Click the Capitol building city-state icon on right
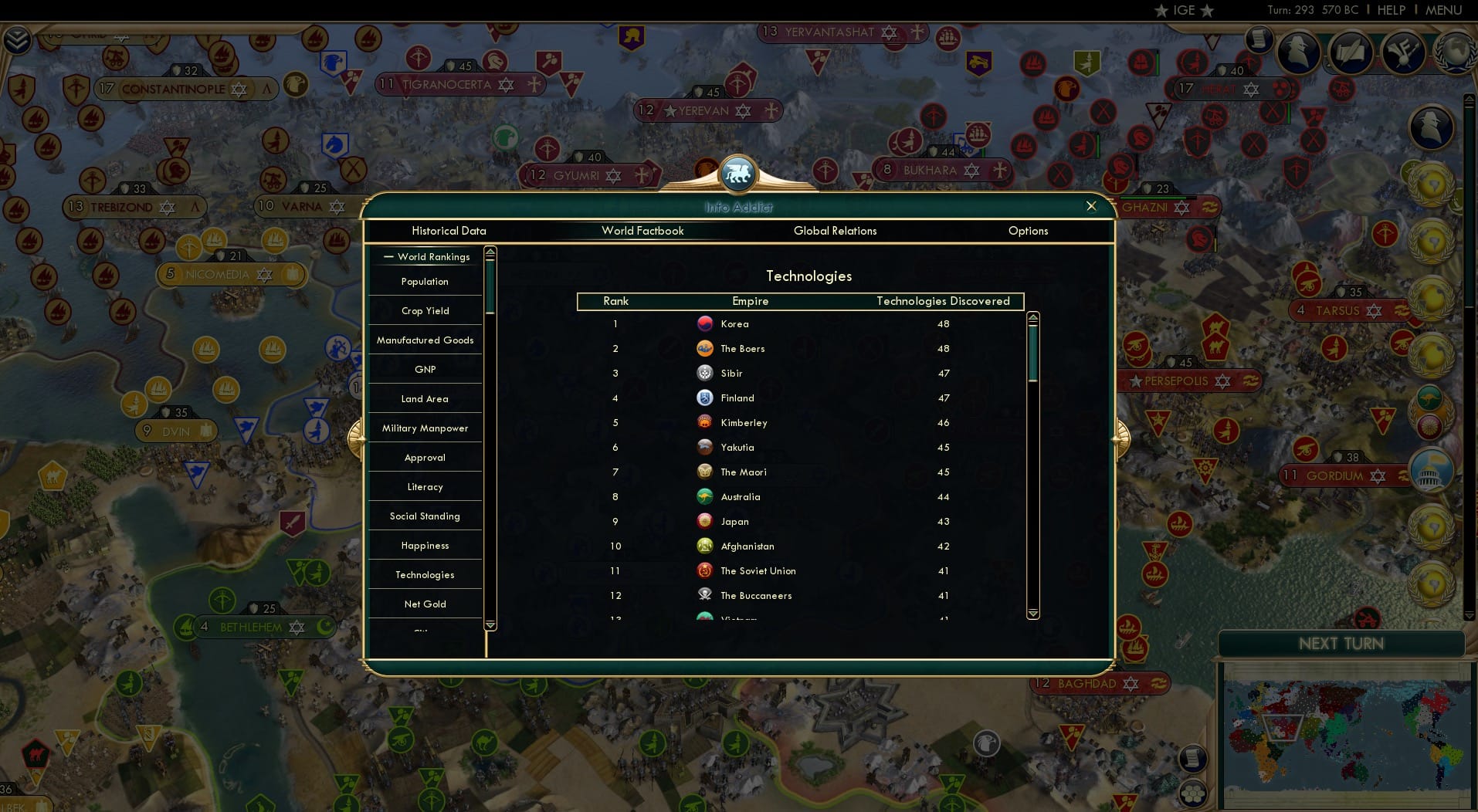The height and width of the screenshot is (812, 1478). pyautogui.click(x=1433, y=471)
